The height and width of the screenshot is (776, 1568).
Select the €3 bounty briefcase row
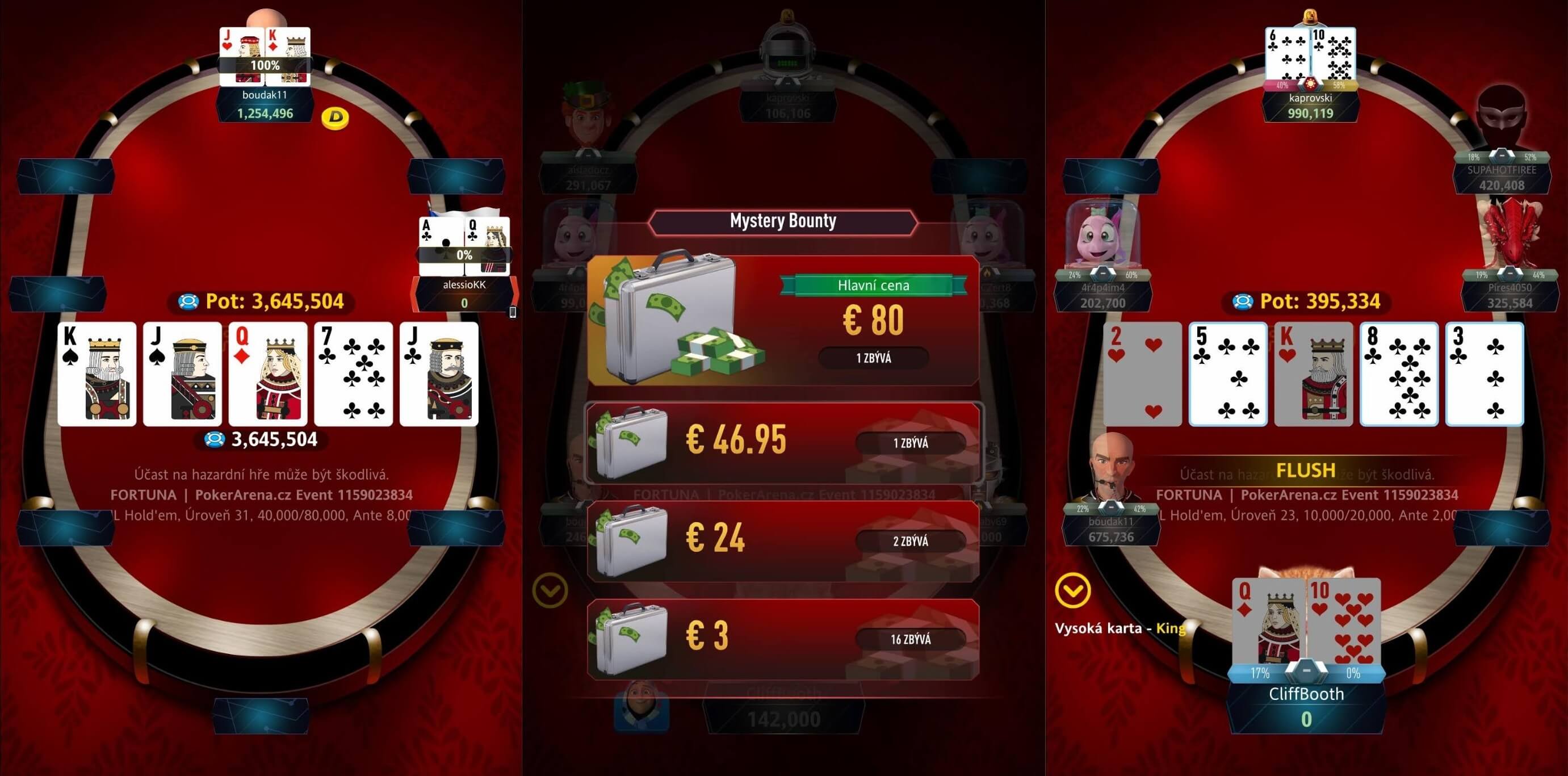[x=783, y=639]
